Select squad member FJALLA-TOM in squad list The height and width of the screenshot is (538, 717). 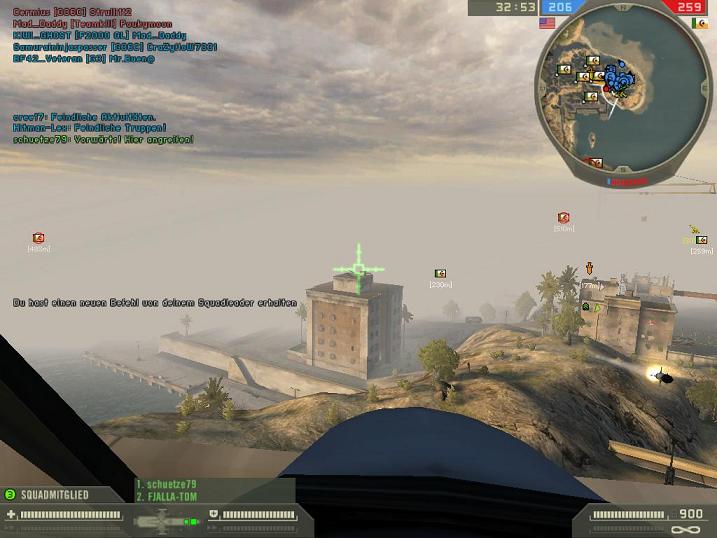click(x=168, y=496)
